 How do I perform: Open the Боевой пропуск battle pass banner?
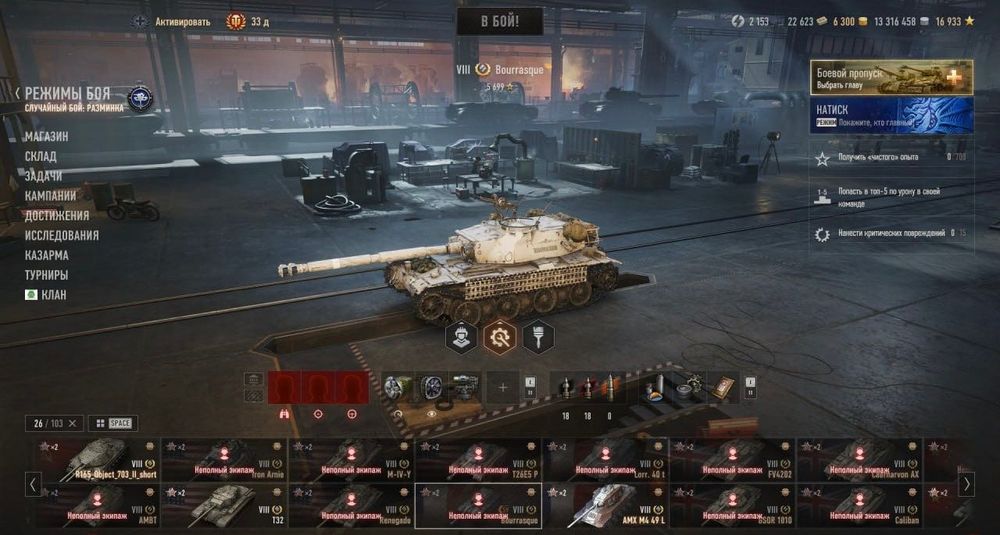point(891,77)
